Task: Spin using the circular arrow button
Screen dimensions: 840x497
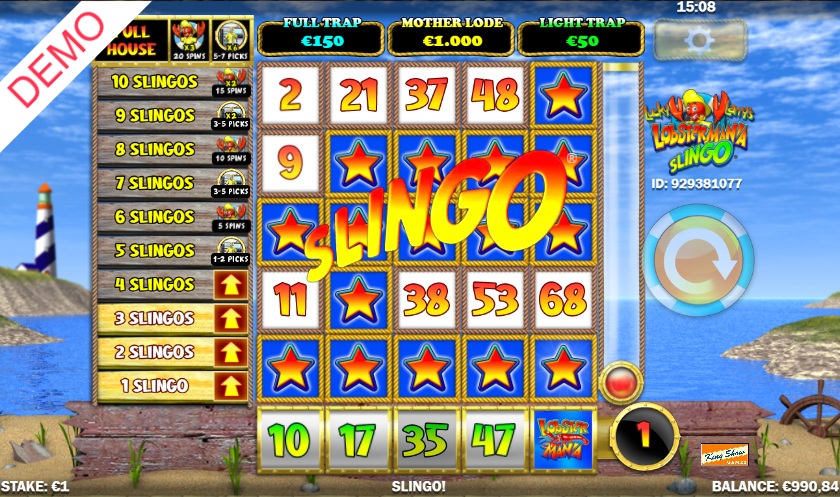Action: tap(698, 264)
